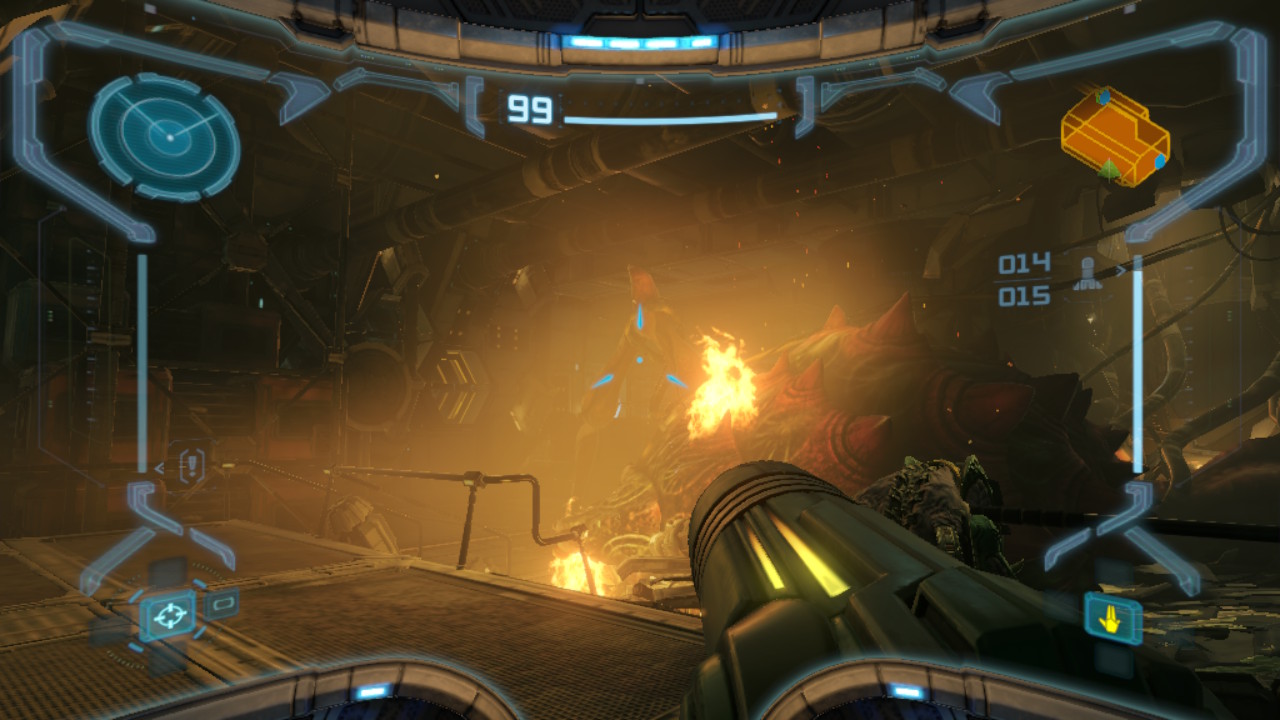Select the Power Beam hand icon

click(x=1111, y=619)
